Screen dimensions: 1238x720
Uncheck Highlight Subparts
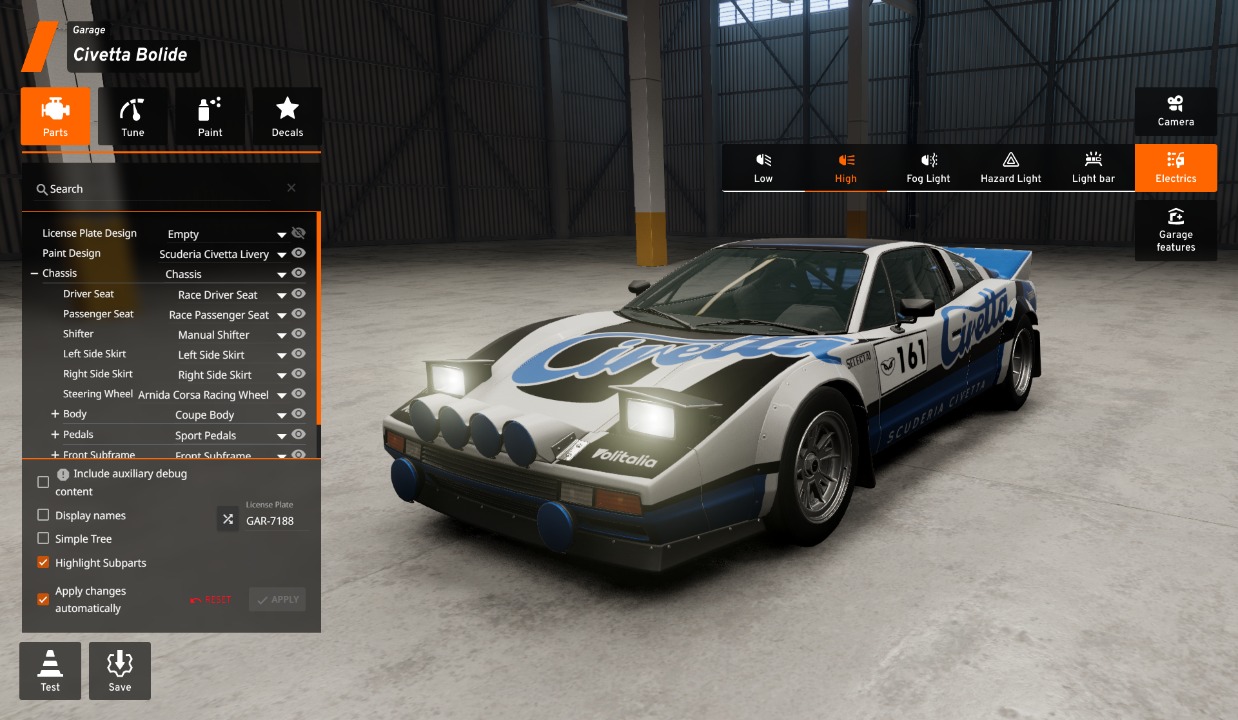tap(43, 563)
